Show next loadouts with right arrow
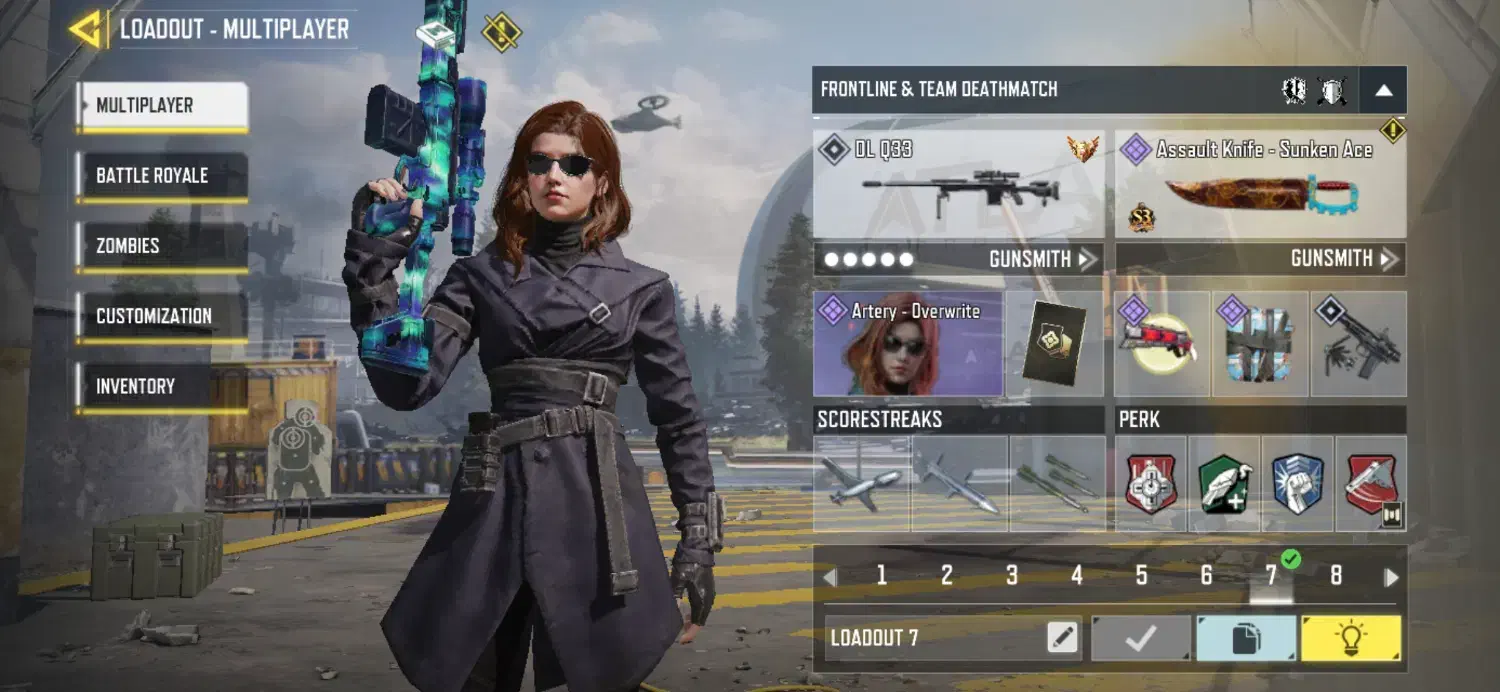This screenshot has height=692, width=1500. click(1391, 577)
